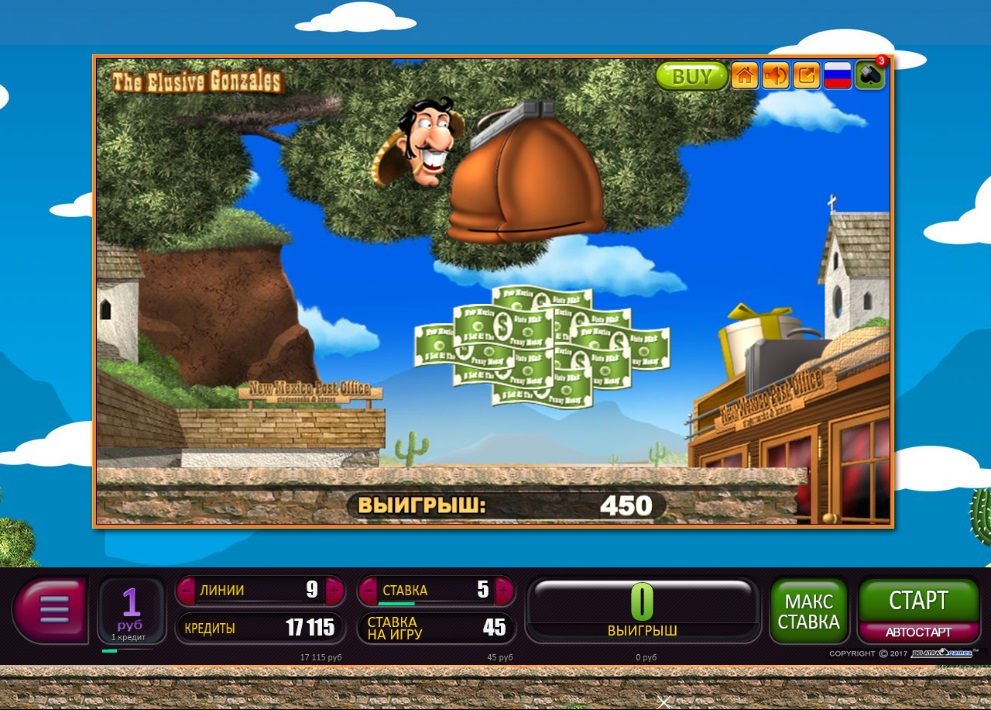Screen dimensions: 991x710
Task: Open fullscreen with the expand arrow icon
Action: point(806,76)
